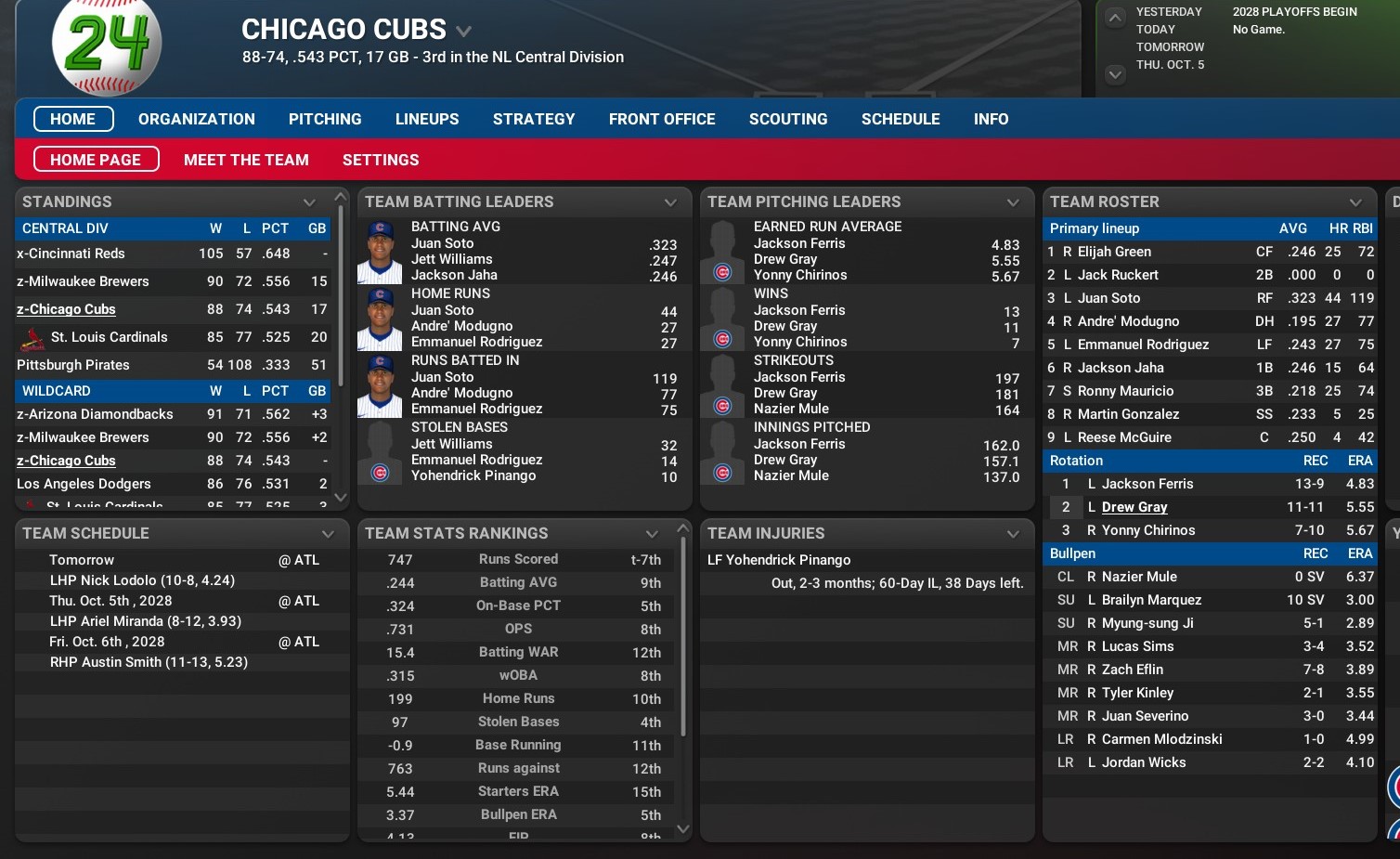Open the Organization menu
Screen dimensions: 1400x859
196,119
